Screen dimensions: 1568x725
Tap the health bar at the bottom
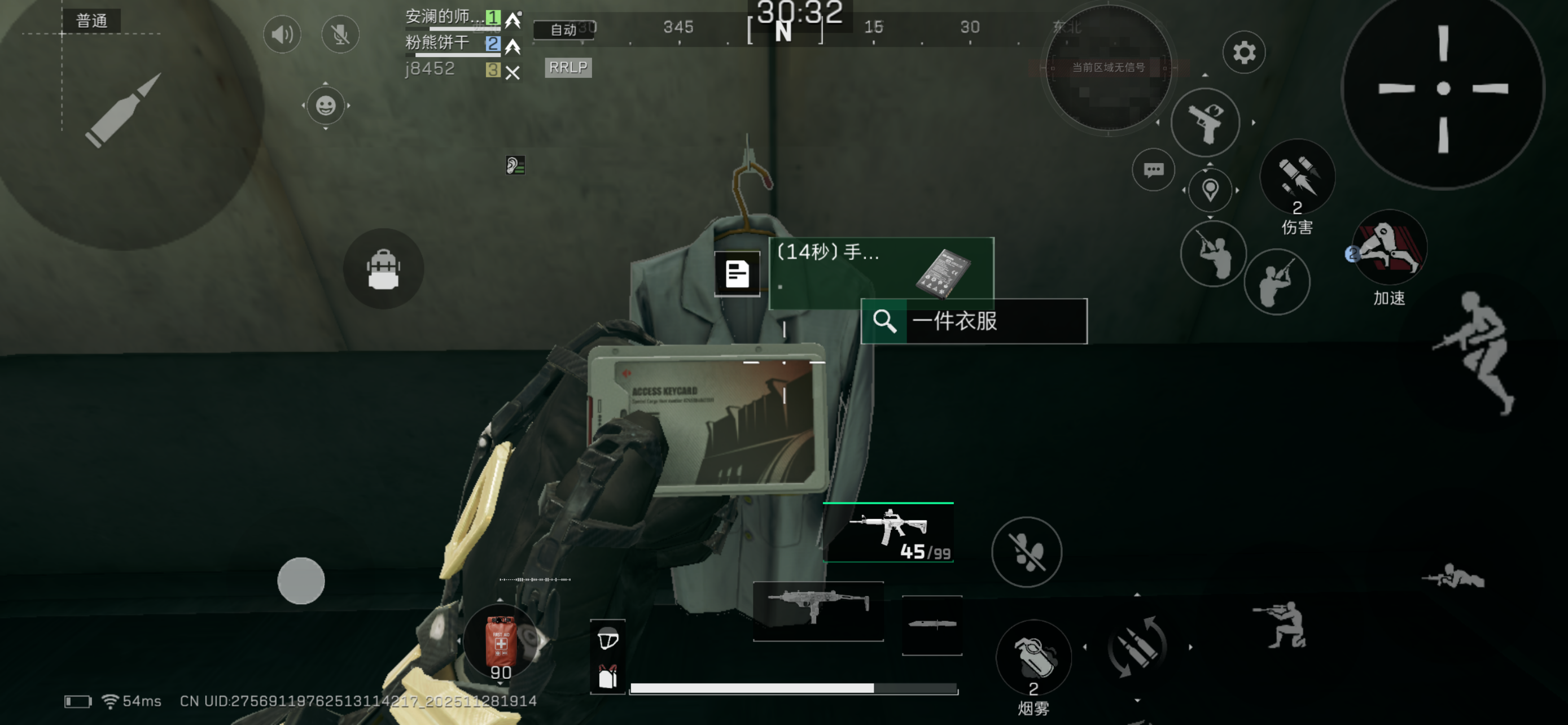pyautogui.click(x=791, y=687)
